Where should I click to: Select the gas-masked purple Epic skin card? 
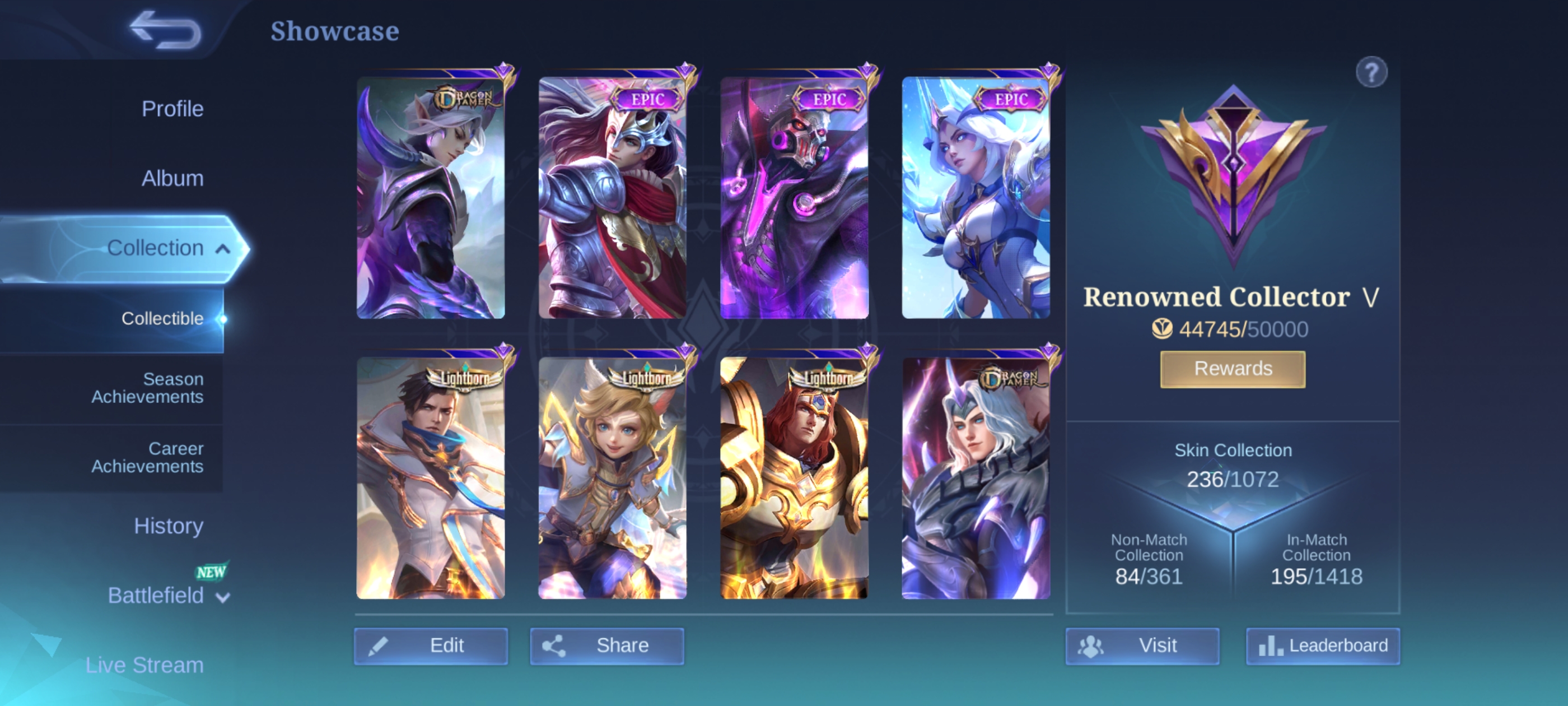[x=794, y=197]
